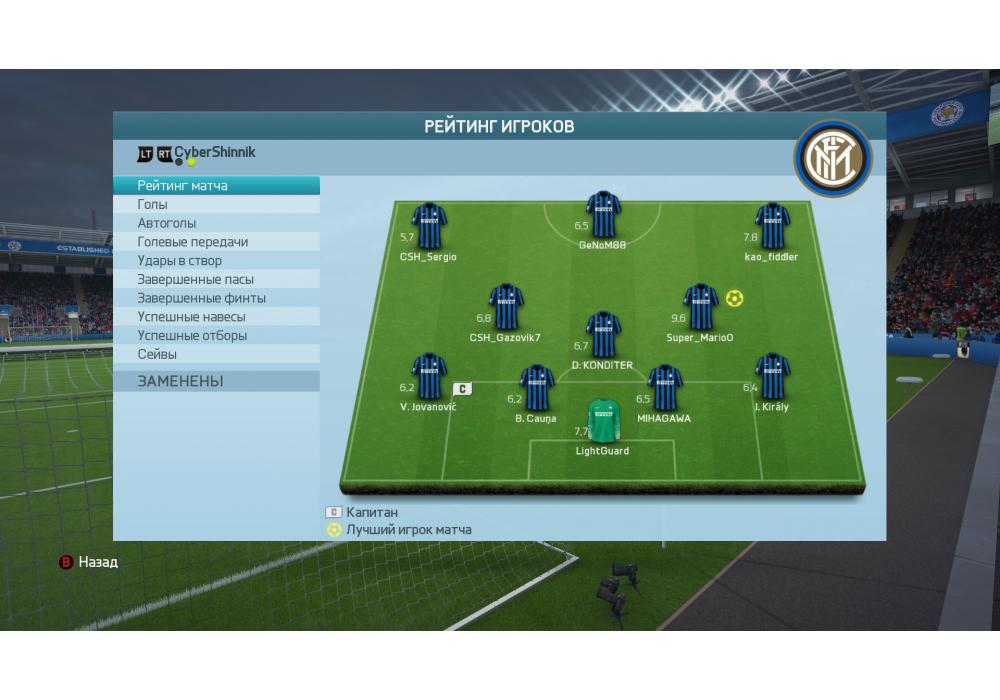Click kao_fiddler's jersey on the formation
The image size is (1000, 700).
772,226
